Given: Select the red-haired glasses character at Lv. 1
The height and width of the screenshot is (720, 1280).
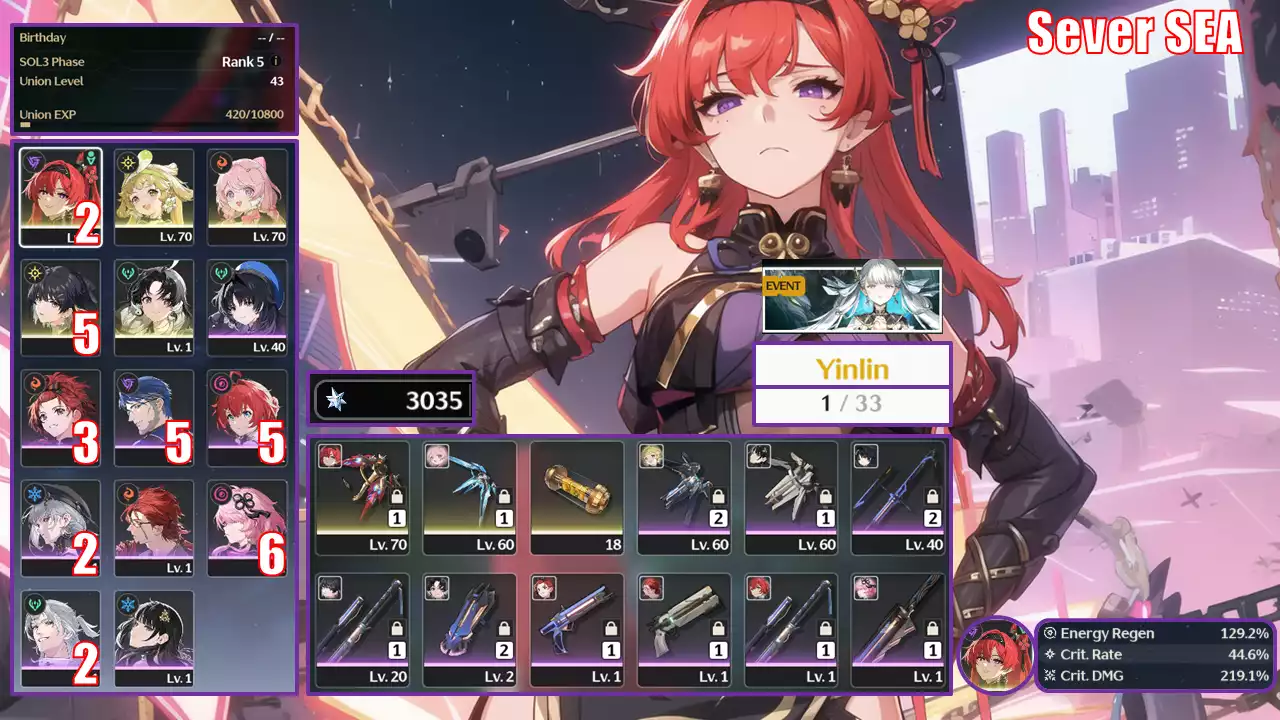Looking at the screenshot, I should coord(154,527).
